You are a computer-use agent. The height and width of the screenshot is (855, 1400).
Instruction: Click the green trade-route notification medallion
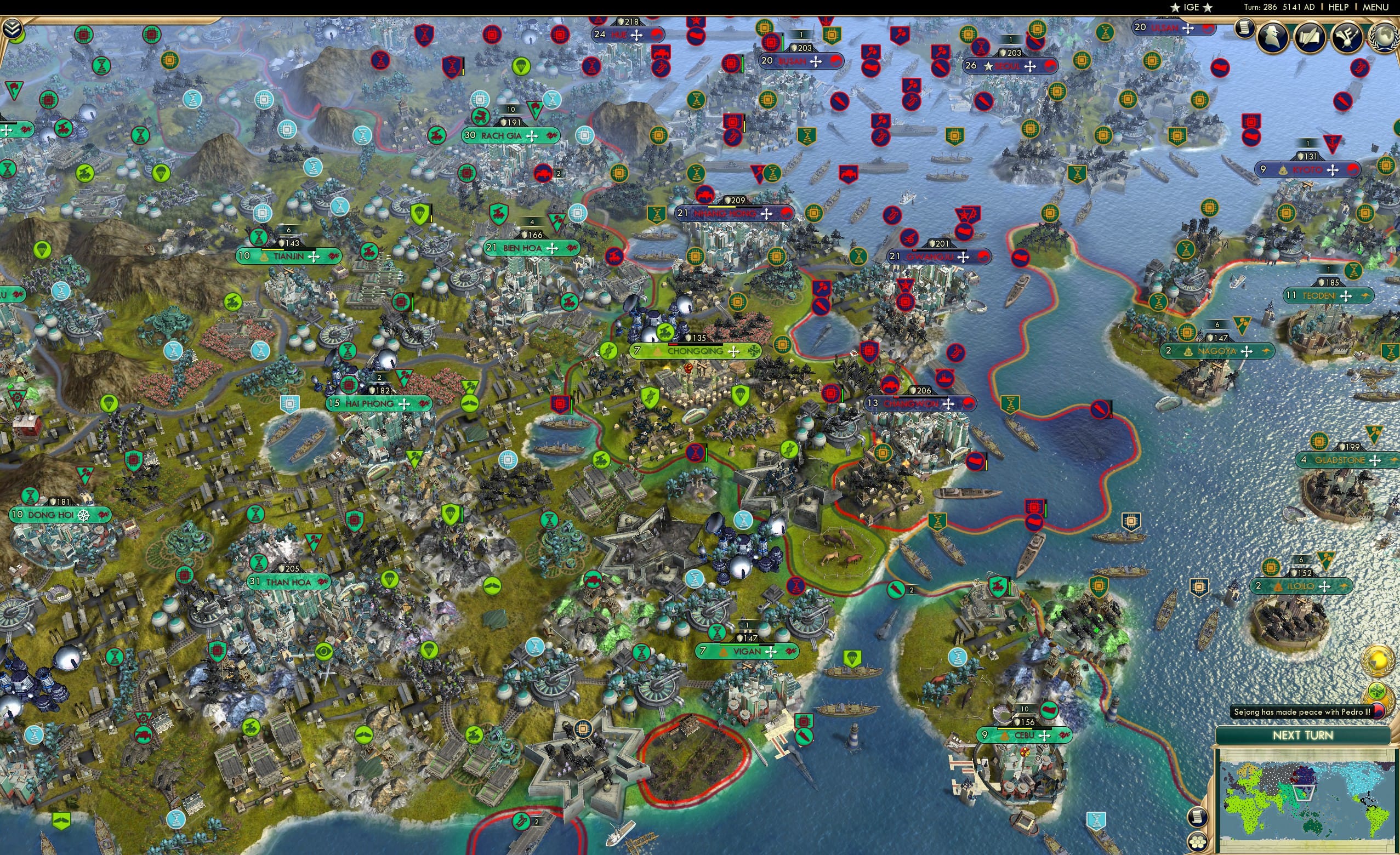[1378, 690]
